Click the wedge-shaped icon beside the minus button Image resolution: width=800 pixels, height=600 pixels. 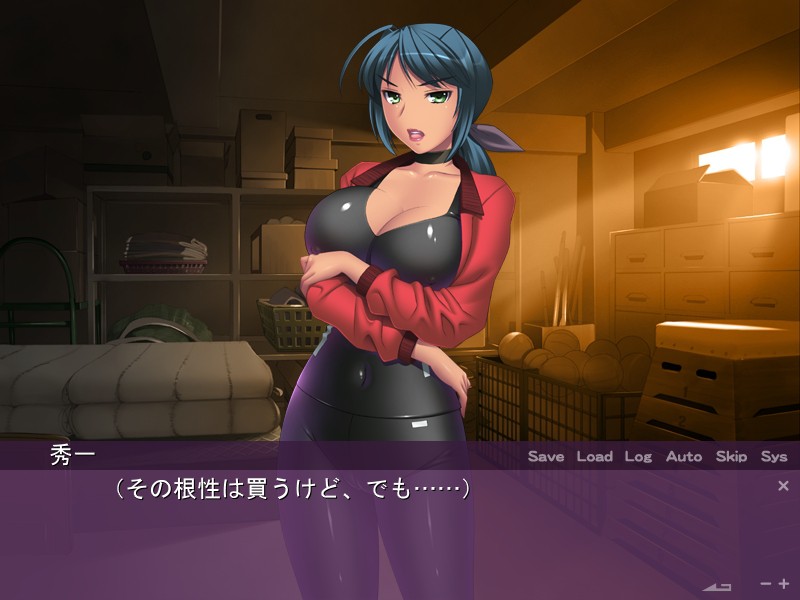pyautogui.click(x=718, y=585)
